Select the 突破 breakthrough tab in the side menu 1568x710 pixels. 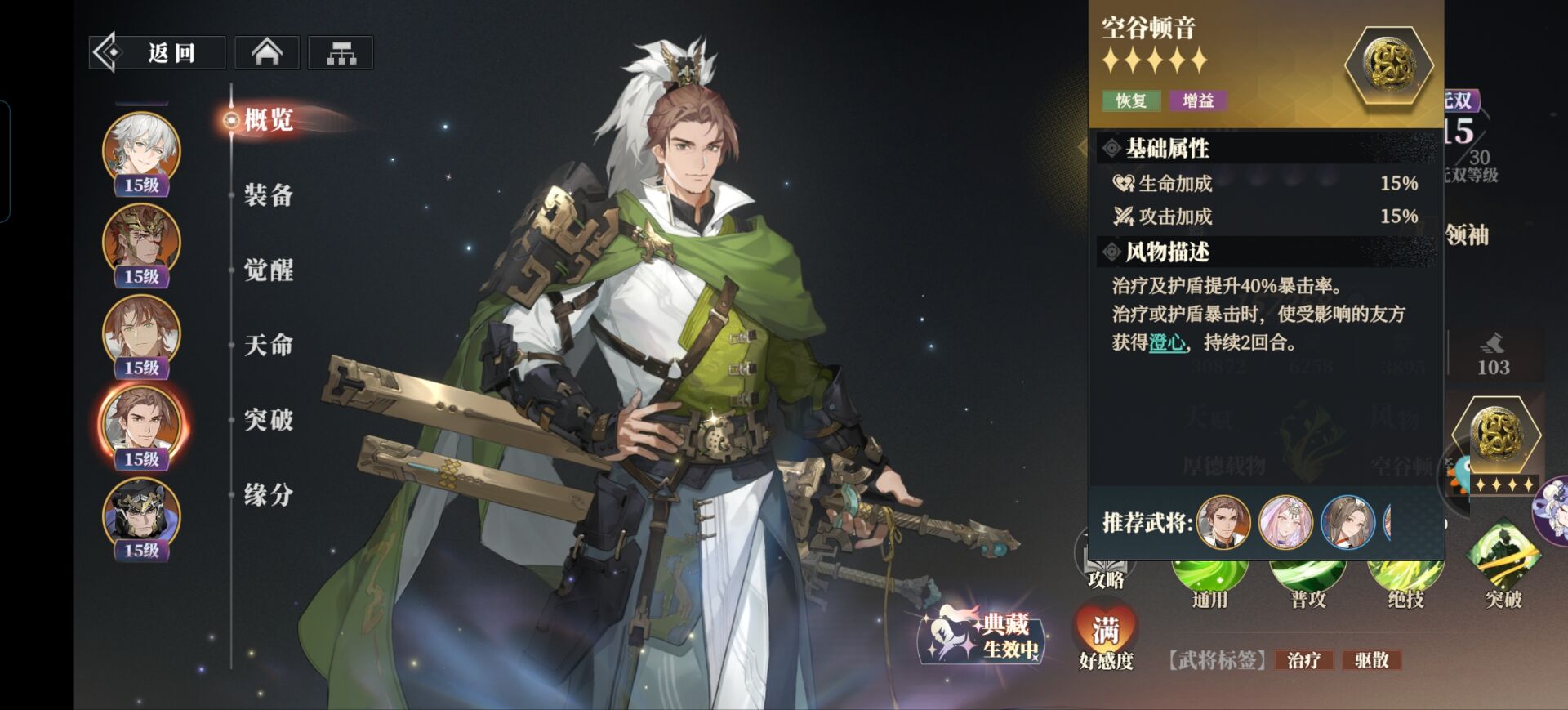tap(269, 420)
